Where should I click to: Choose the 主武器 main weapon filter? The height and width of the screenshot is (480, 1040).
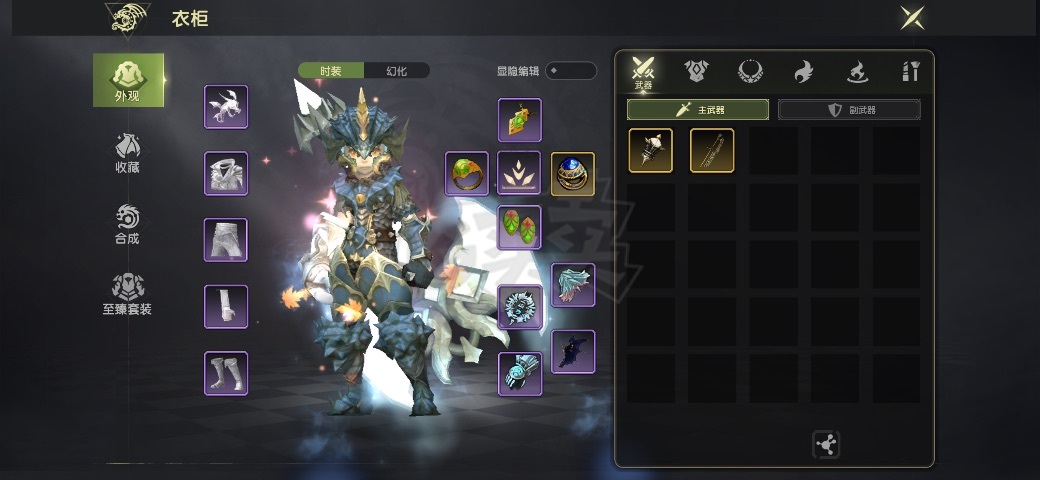pos(698,109)
